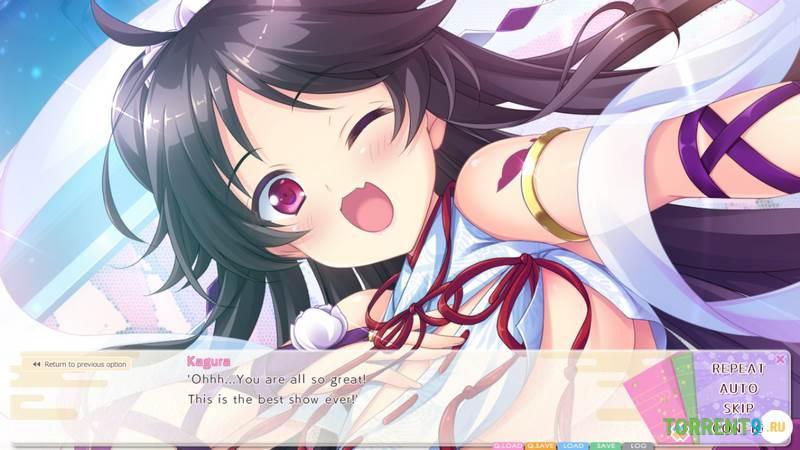
Task: Open the Q.LOAD quick load tab
Action: 509,445
